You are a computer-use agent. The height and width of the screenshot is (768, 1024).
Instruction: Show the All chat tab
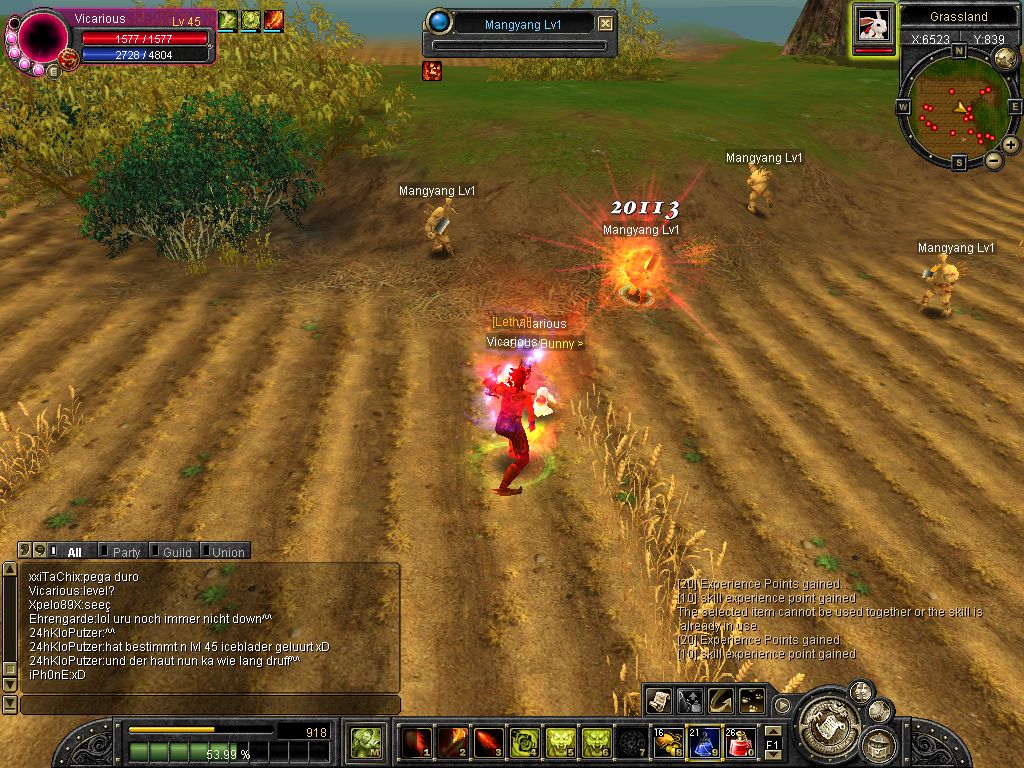pos(74,551)
